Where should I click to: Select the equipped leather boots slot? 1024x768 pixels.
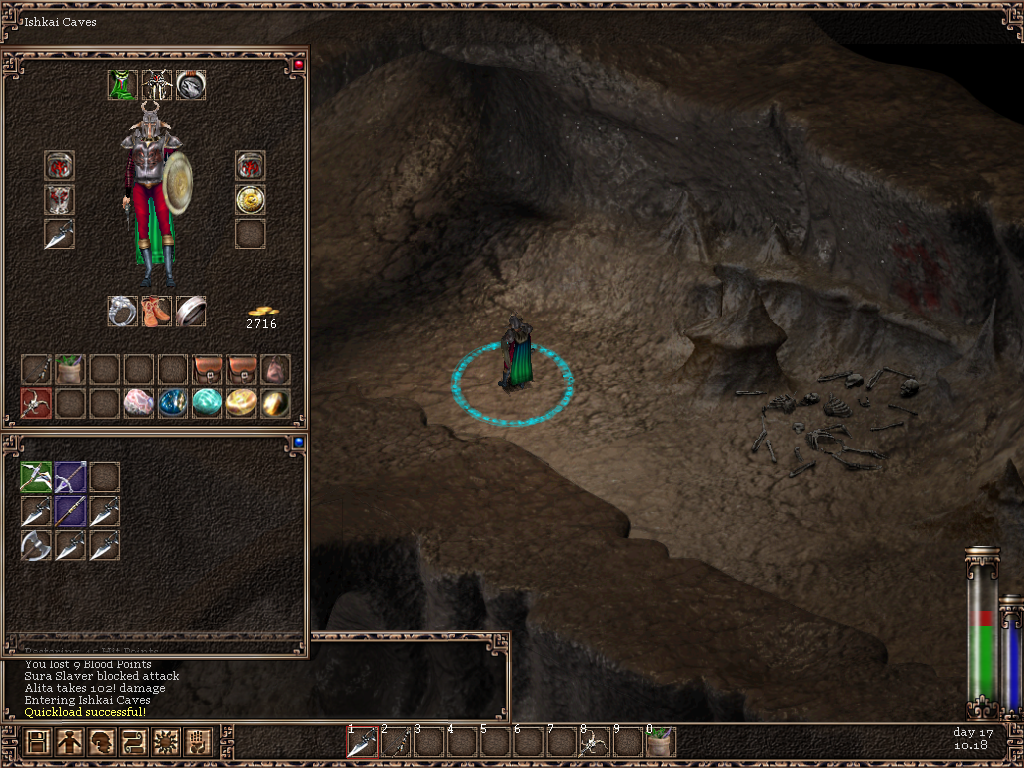click(x=157, y=311)
